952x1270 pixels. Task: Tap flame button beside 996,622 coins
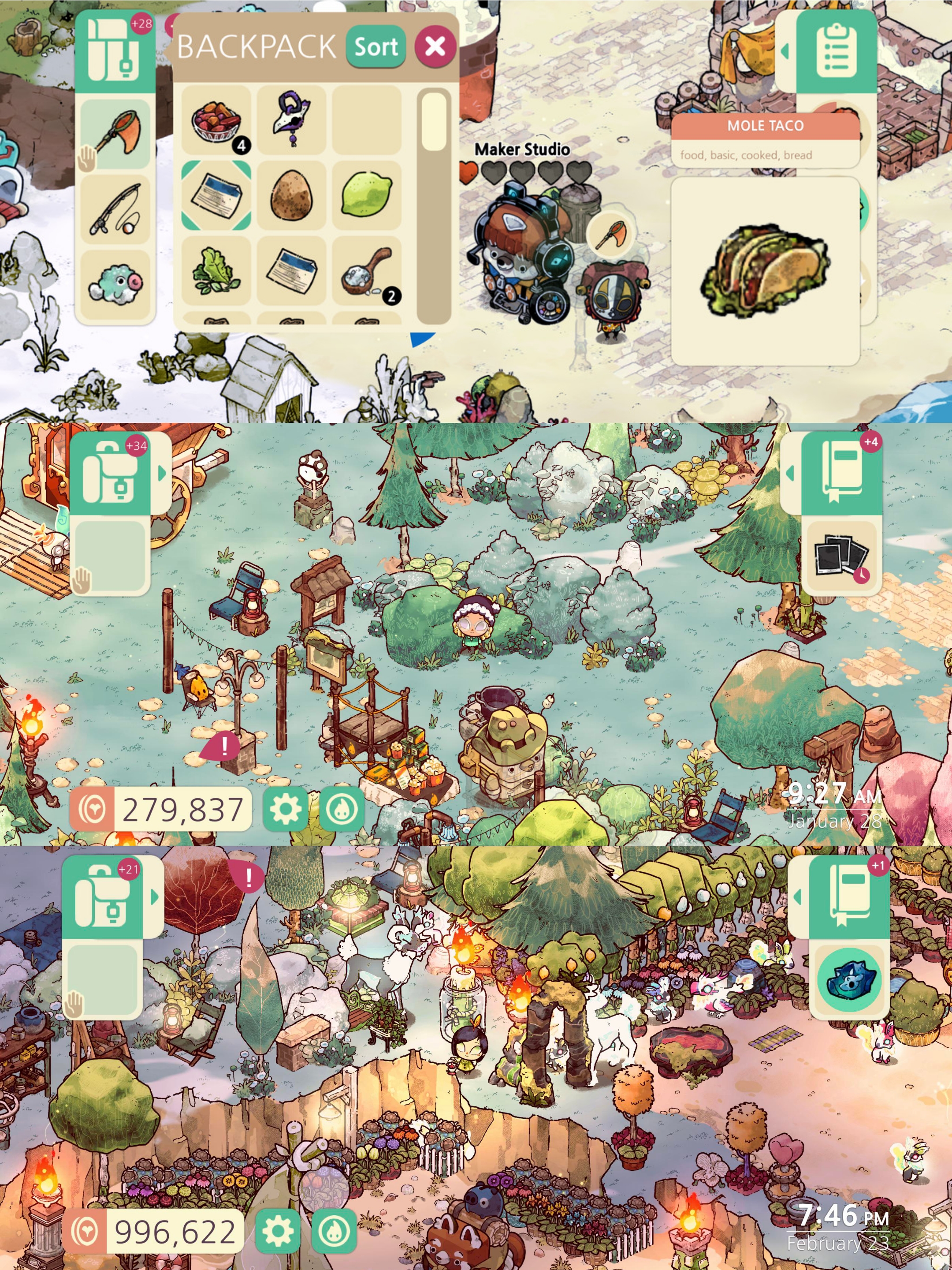[x=335, y=1231]
